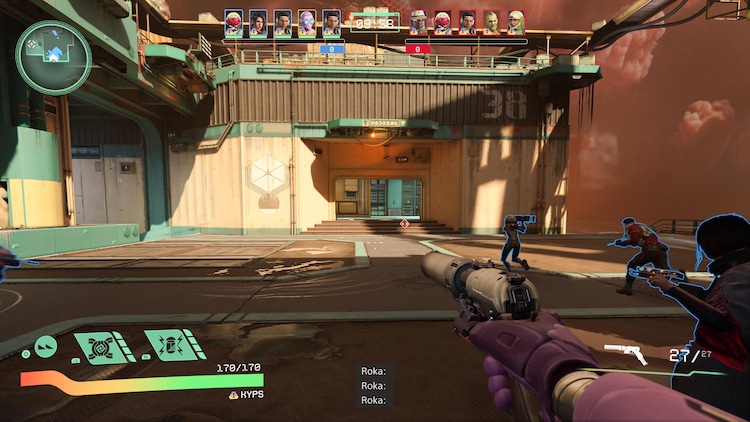Click the circular minimap
This screenshot has width=750, height=422.
(53, 57)
